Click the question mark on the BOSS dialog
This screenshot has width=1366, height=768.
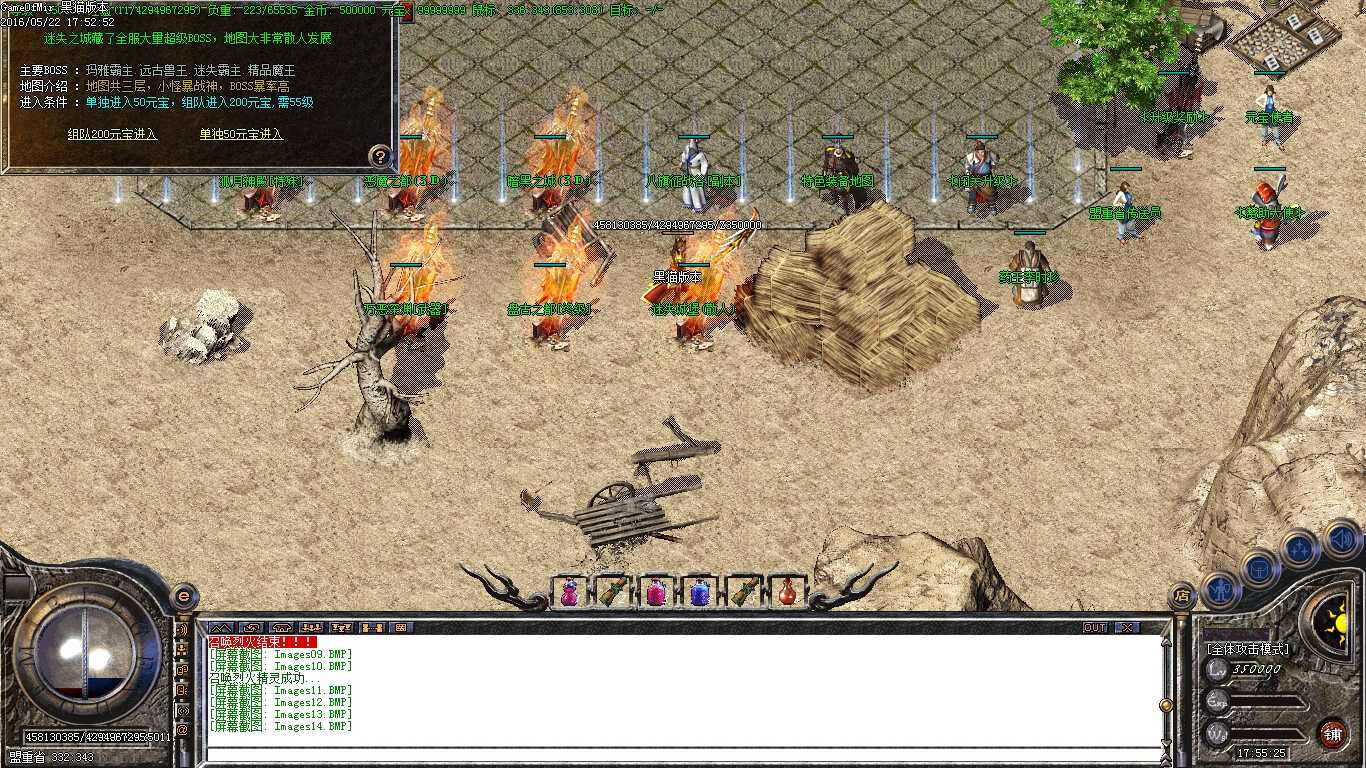(378, 156)
